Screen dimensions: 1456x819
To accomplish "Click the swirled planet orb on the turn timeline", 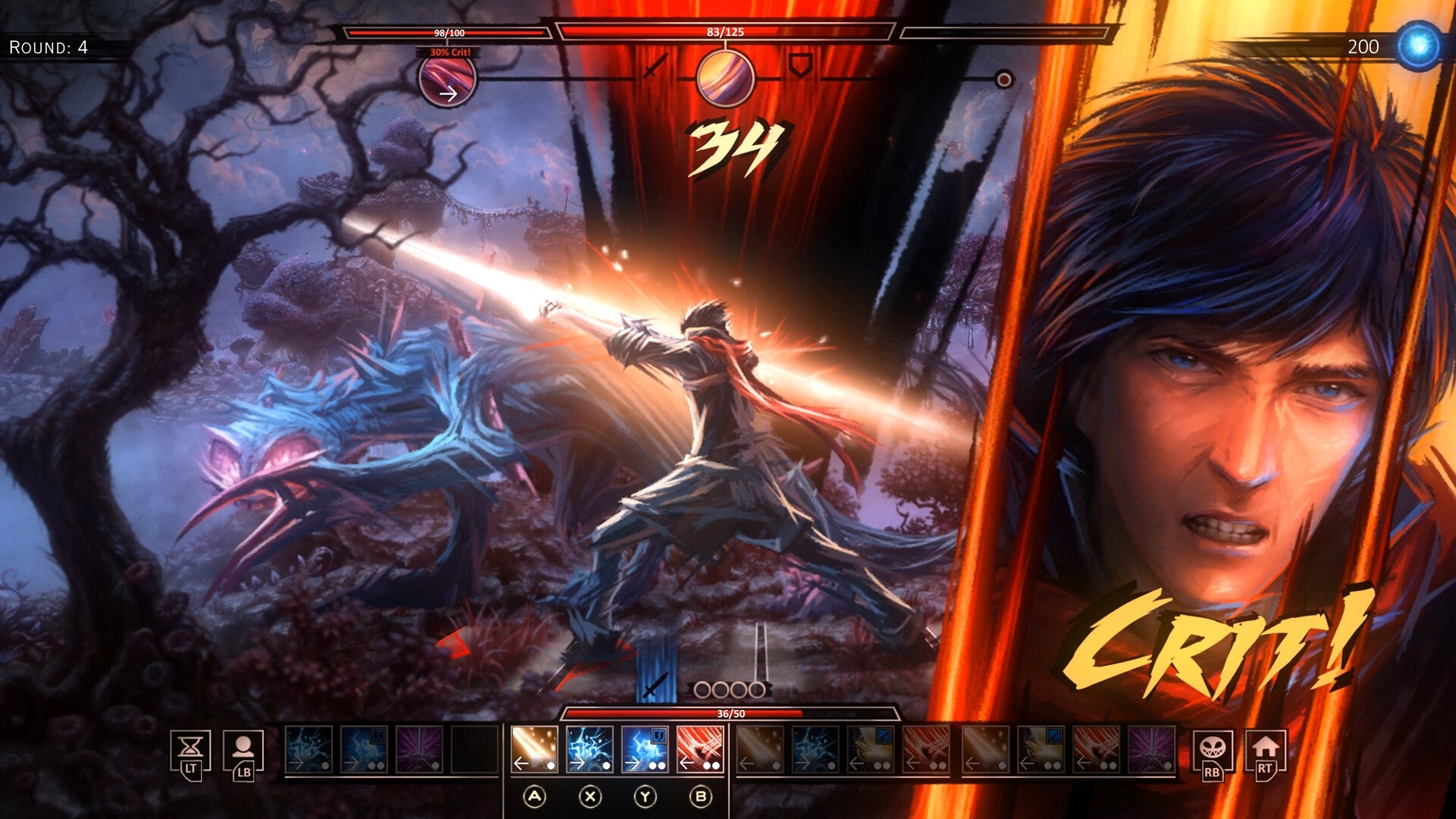I will [727, 80].
